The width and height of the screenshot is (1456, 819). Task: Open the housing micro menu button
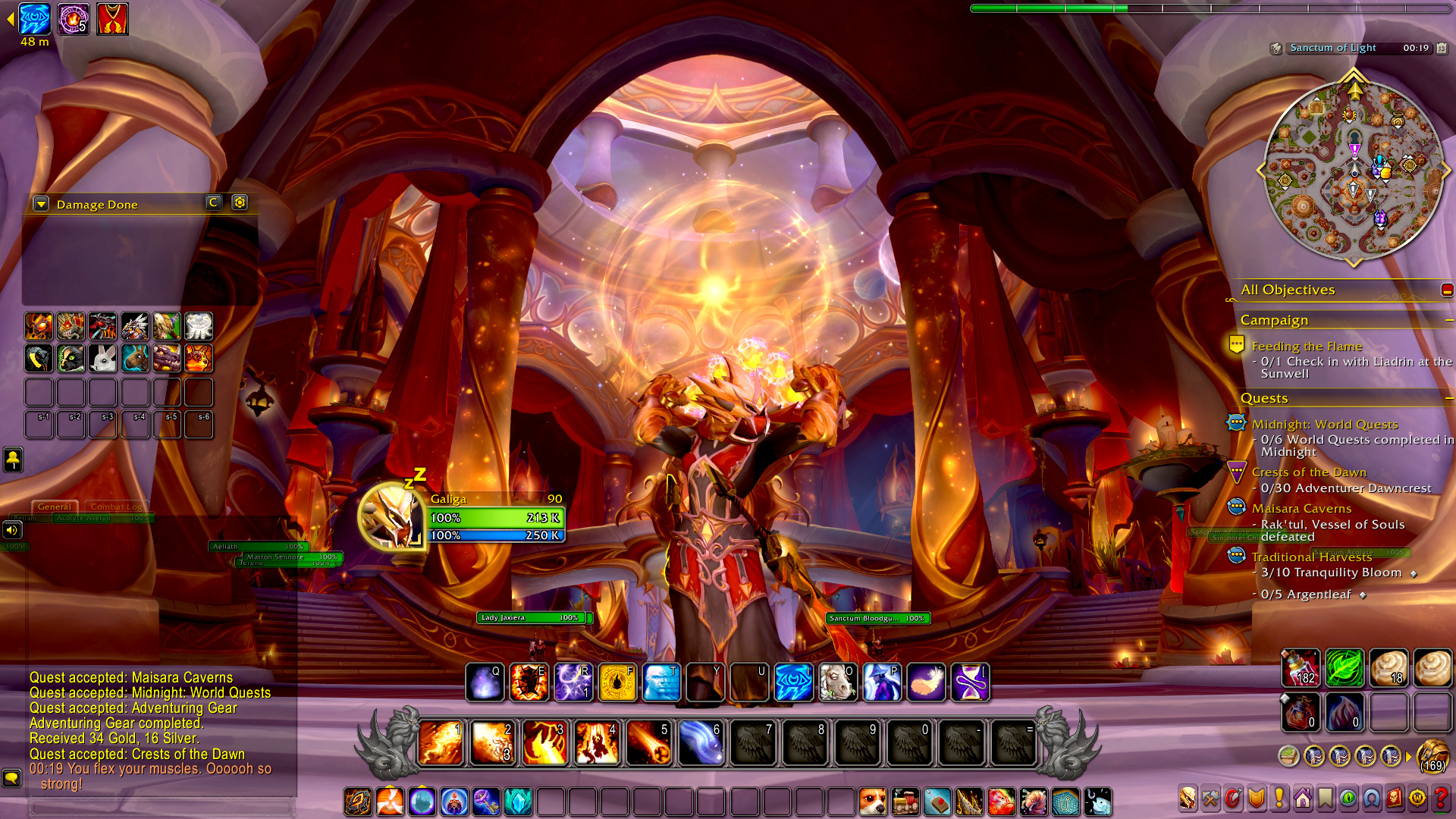click(1303, 799)
